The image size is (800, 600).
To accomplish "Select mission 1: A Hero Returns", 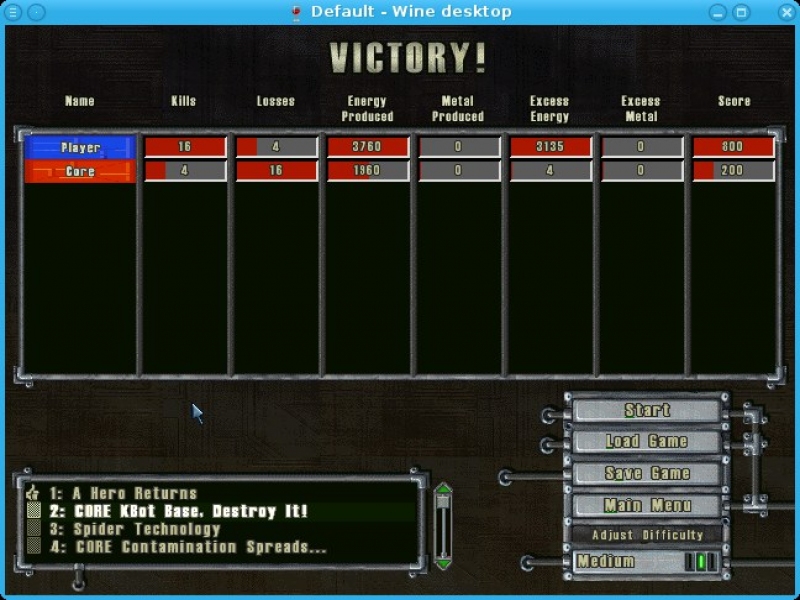I will coord(135,493).
